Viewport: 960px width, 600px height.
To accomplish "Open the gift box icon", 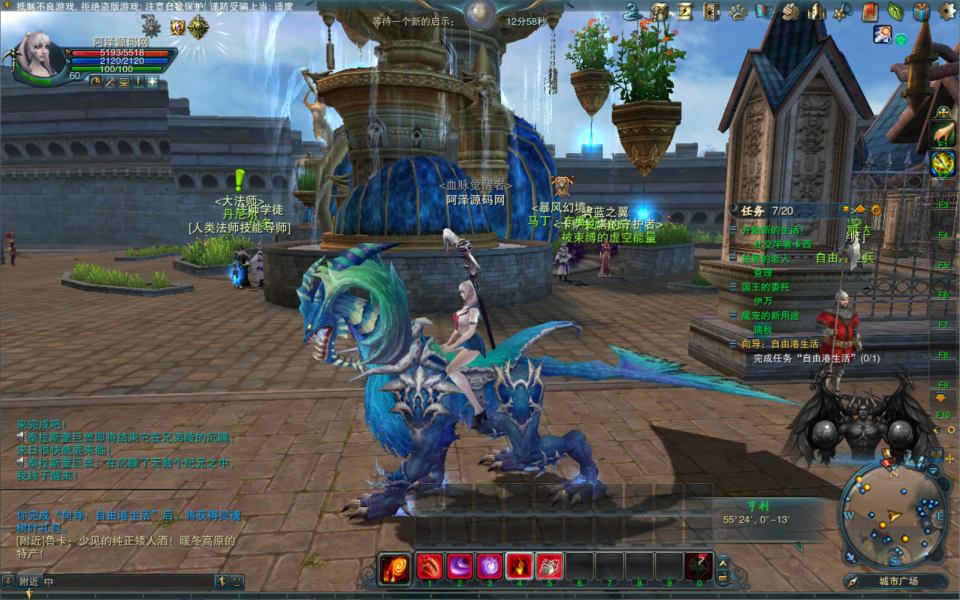I will [921, 12].
